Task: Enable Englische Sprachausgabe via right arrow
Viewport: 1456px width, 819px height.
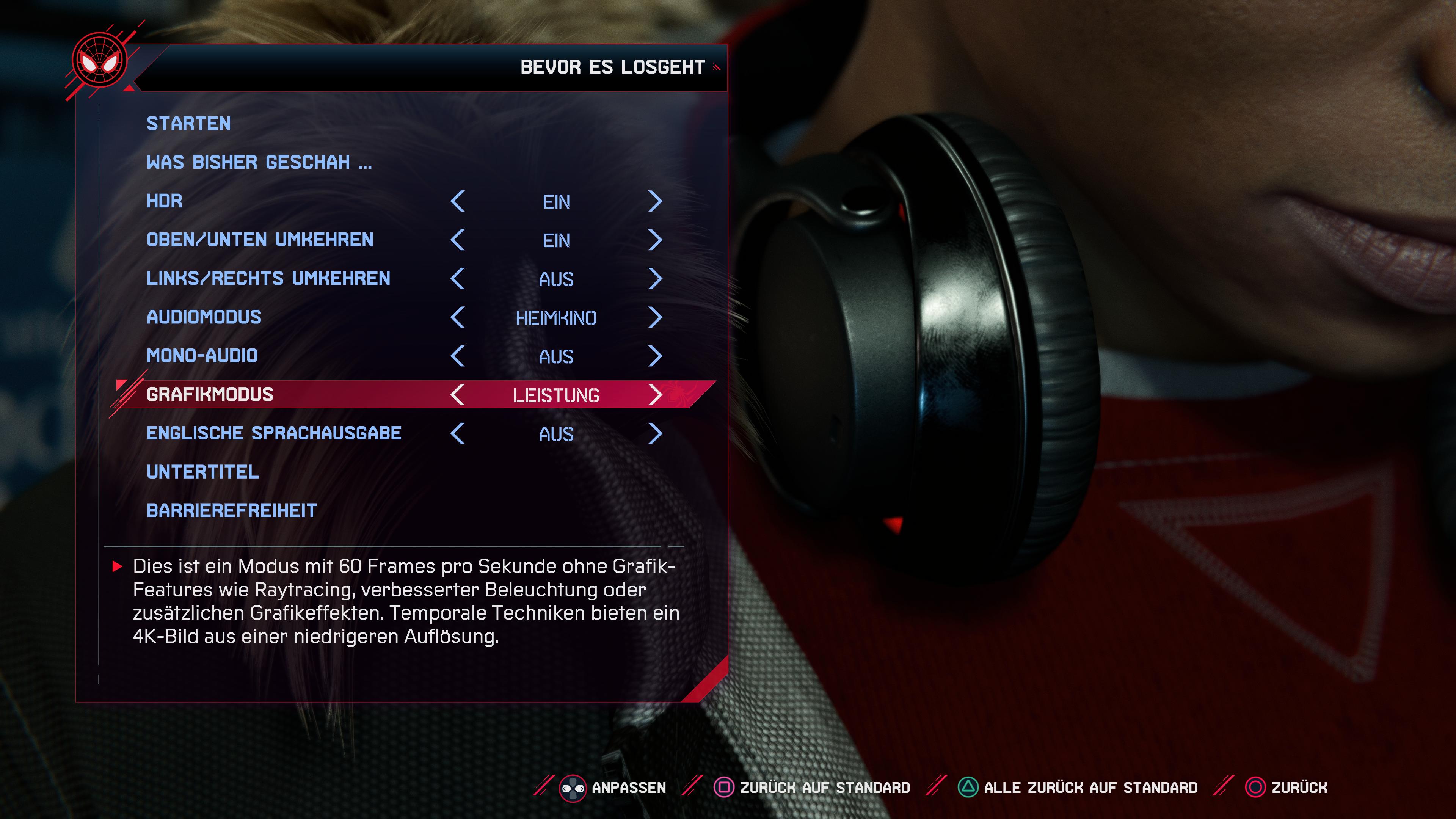Action: 654,433
